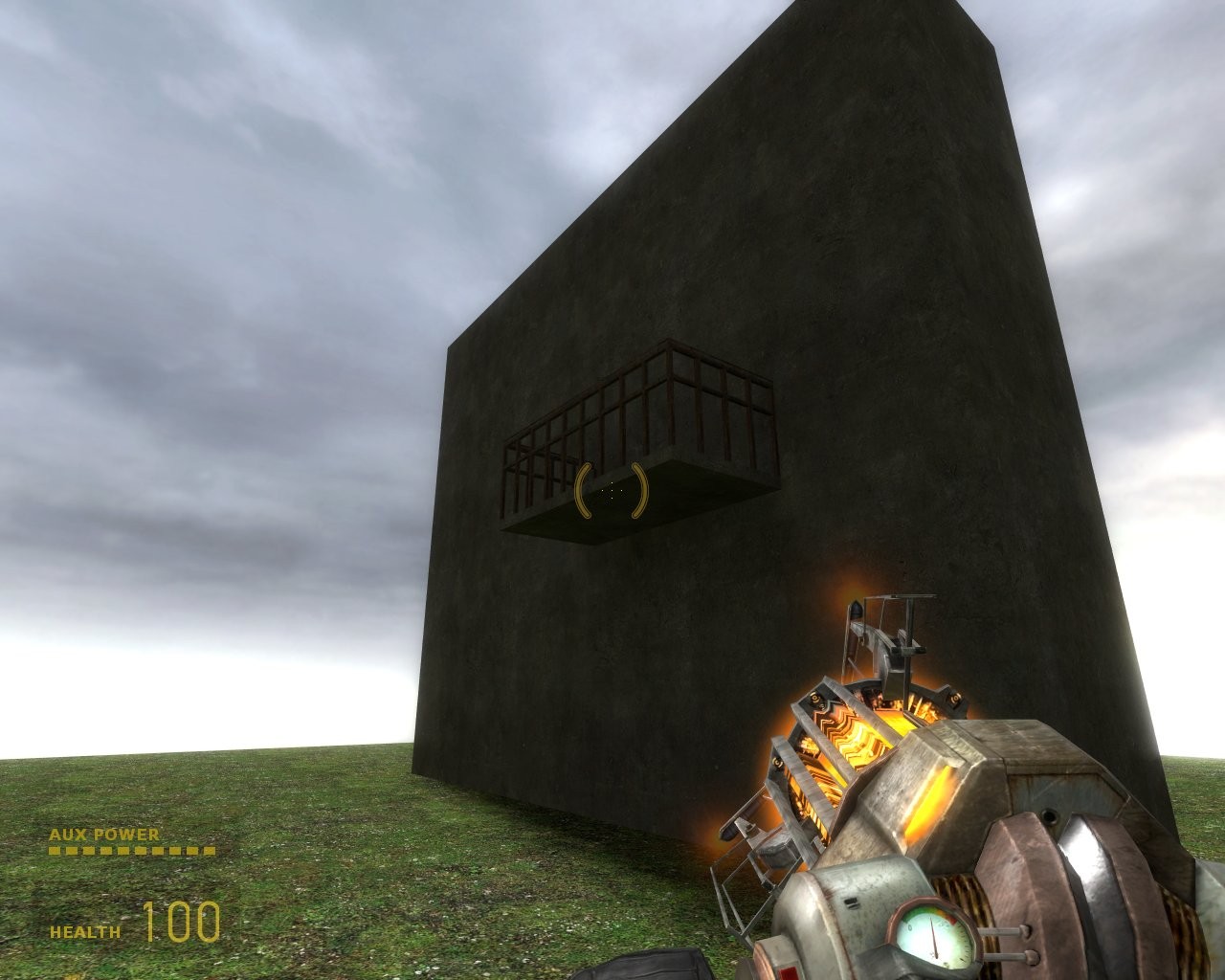The width and height of the screenshot is (1225, 980).
Task: Click the right bracket of the weapon reticle
Action: click(639, 493)
